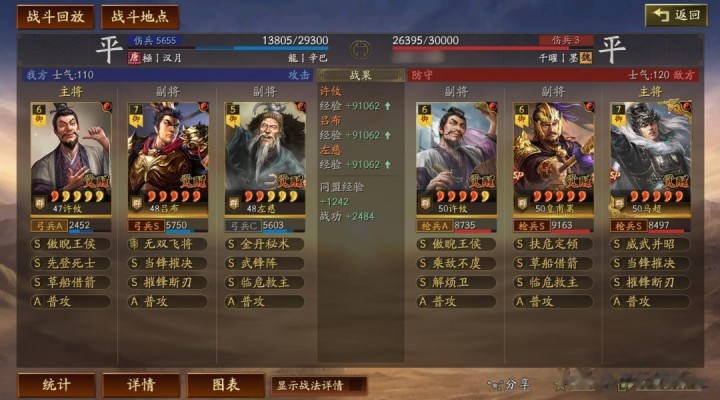Viewport: 720px width, 400px height.
Task: Inspect the 金丹秘术 skill
Action: 265,244
